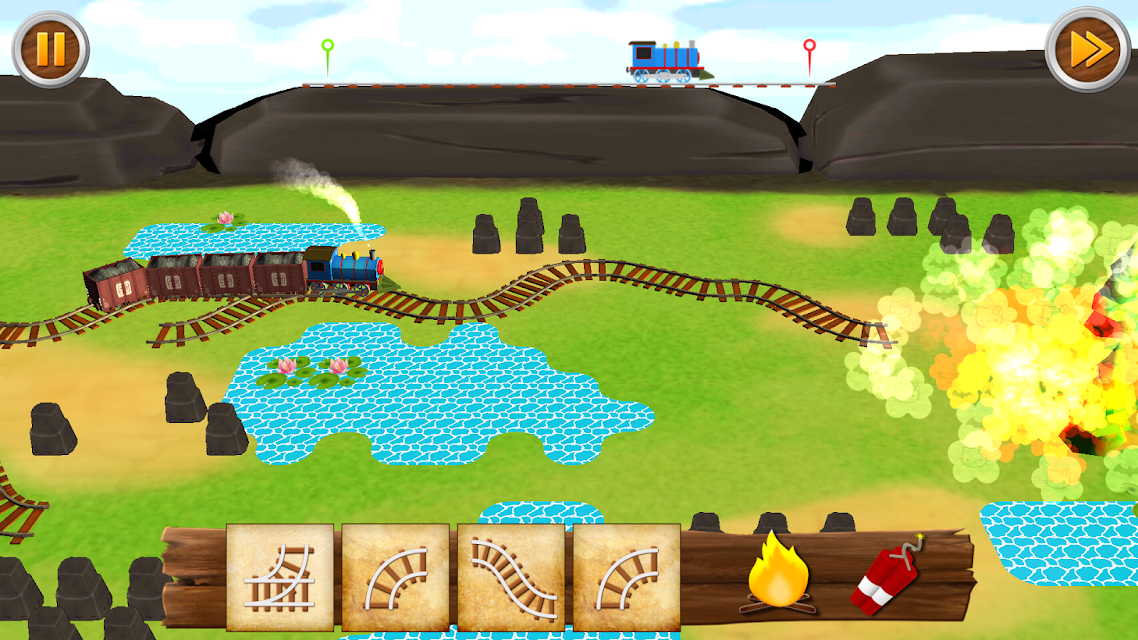The width and height of the screenshot is (1138, 640).
Task: Choose the S-curve track piece
Action: tap(511, 577)
